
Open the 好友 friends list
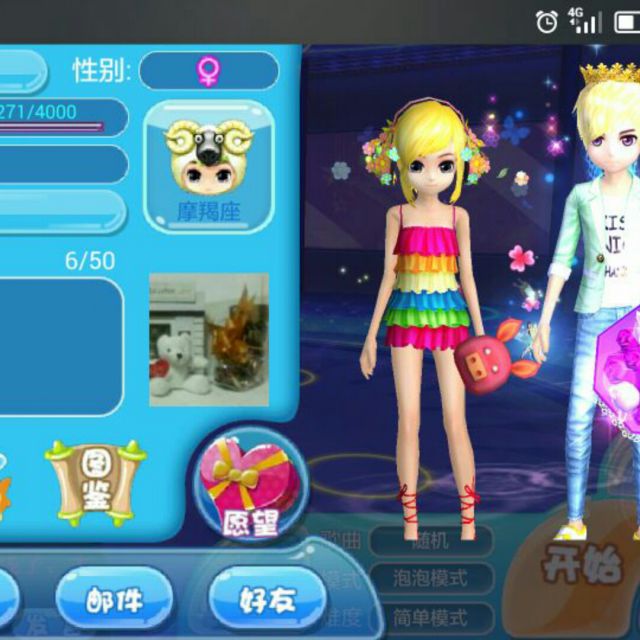[266, 599]
